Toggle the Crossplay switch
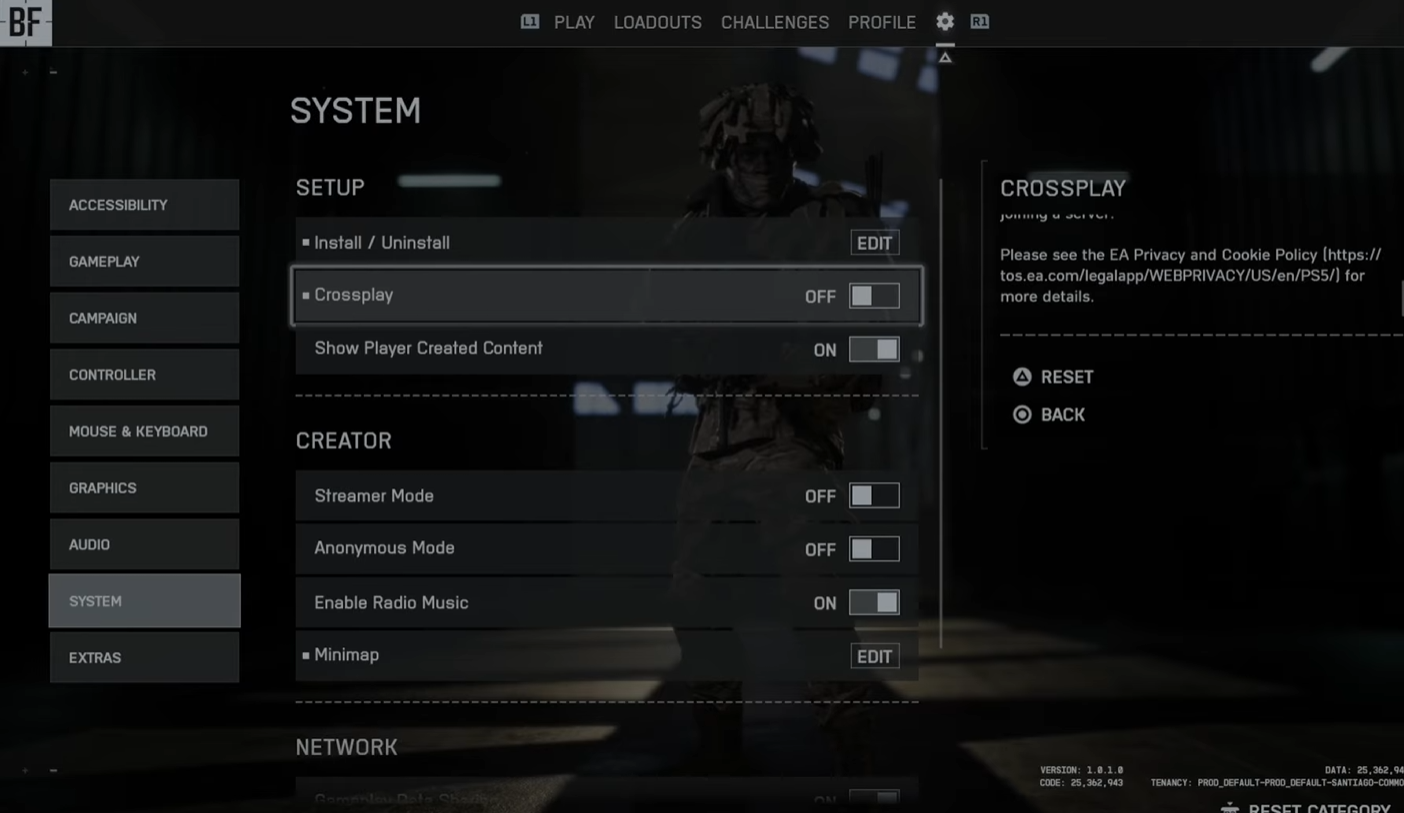The image size is (1404, 813). pyautogui.click(x=874, y=296)
